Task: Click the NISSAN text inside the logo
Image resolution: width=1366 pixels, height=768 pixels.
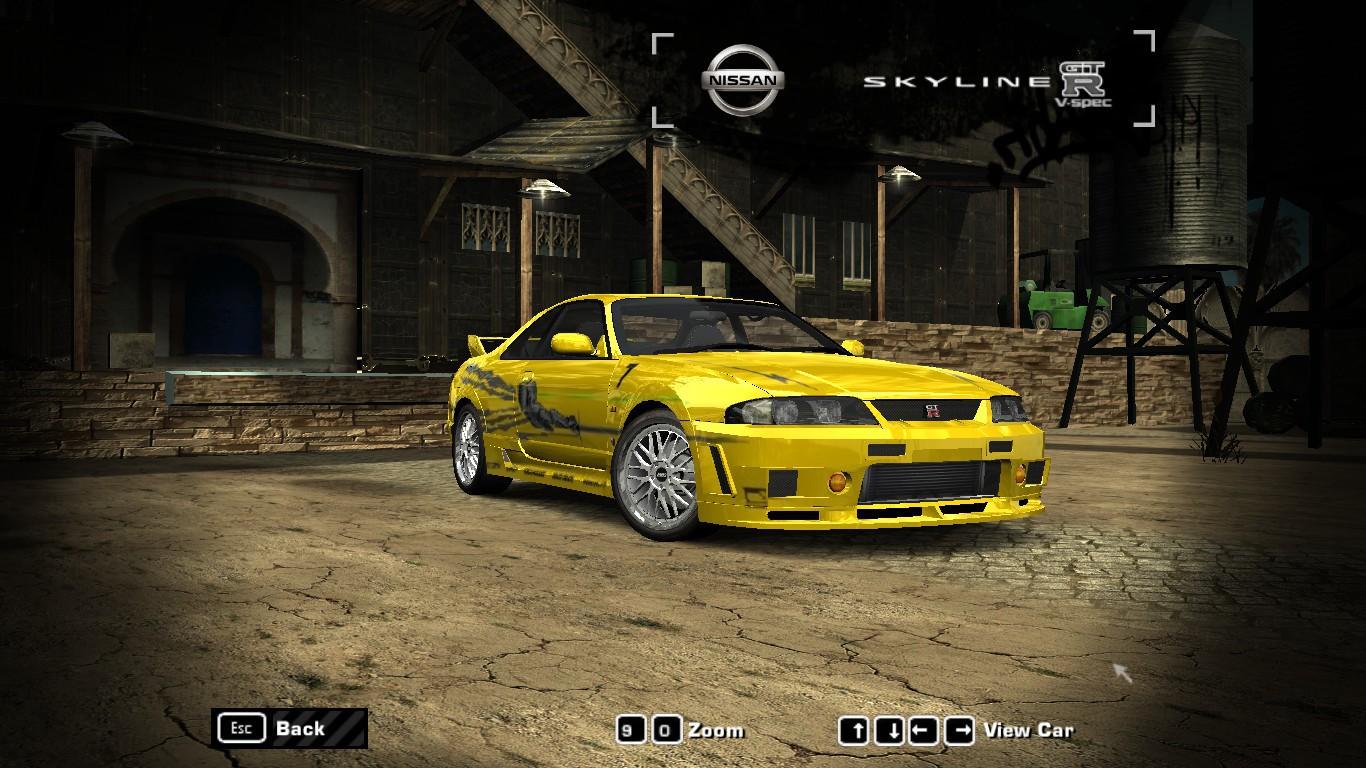Action: tap(745, 79)
